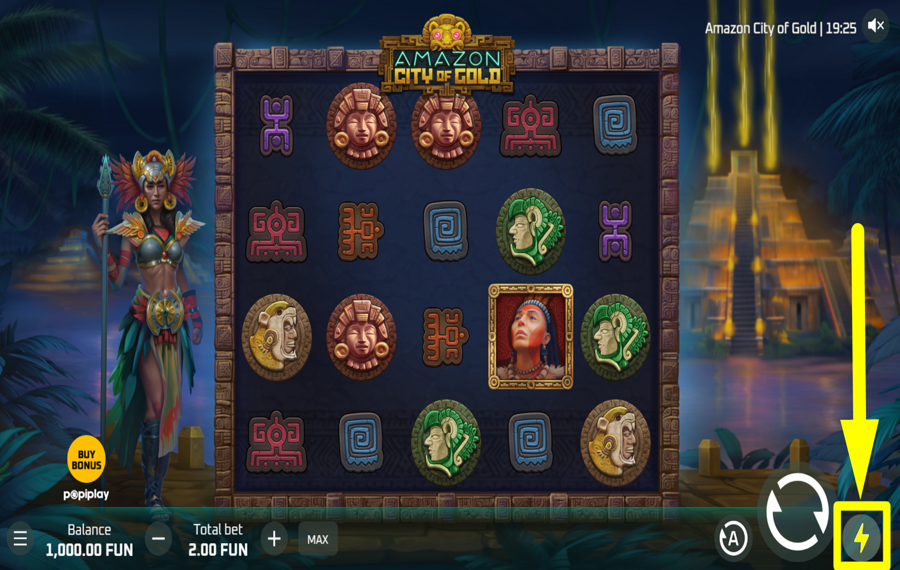Screen dimensions: 900x570
Task: Decrease the total bet with minus
Action: [x=158, y=540]
